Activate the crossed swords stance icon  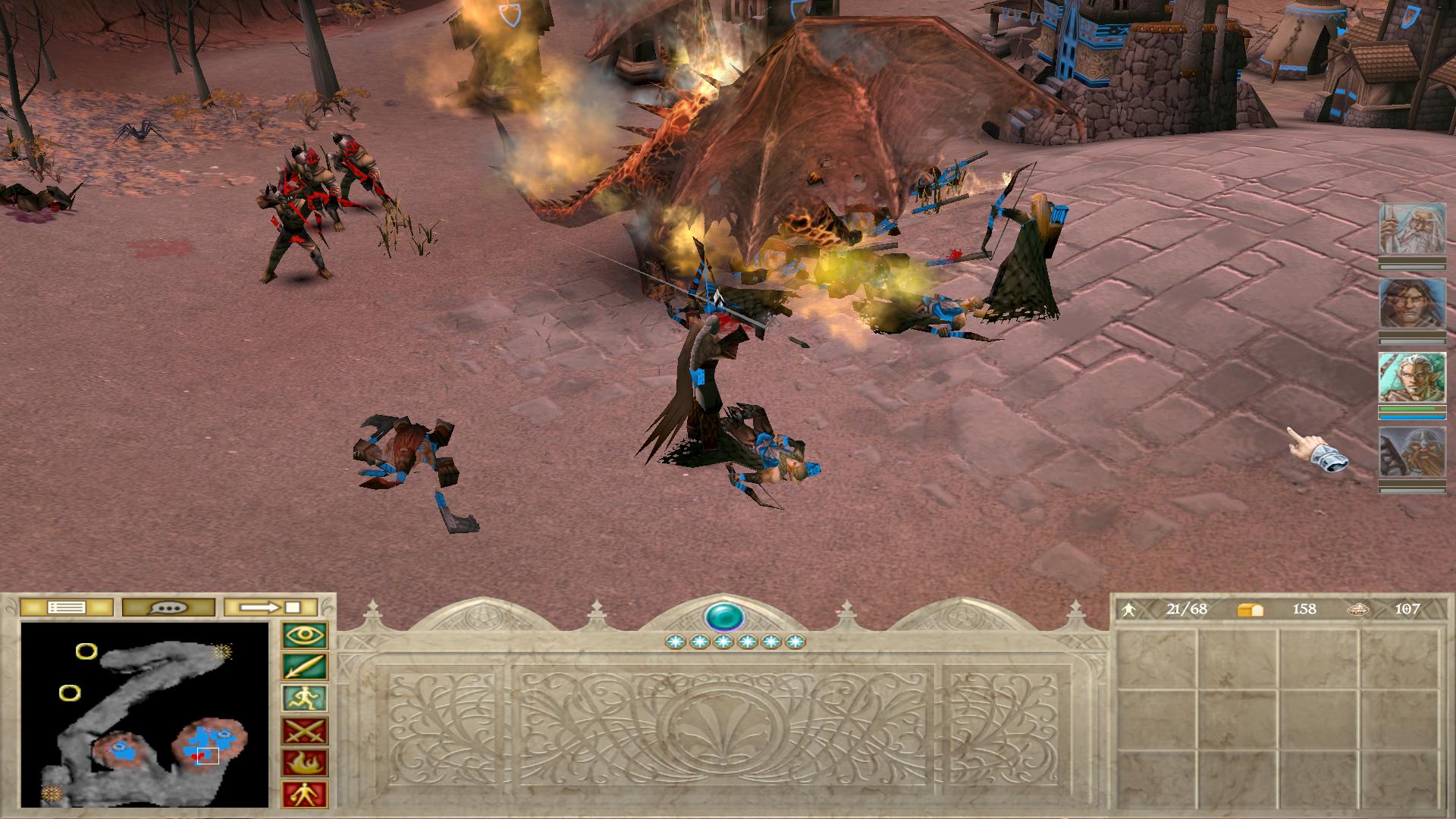coord(305,731)
